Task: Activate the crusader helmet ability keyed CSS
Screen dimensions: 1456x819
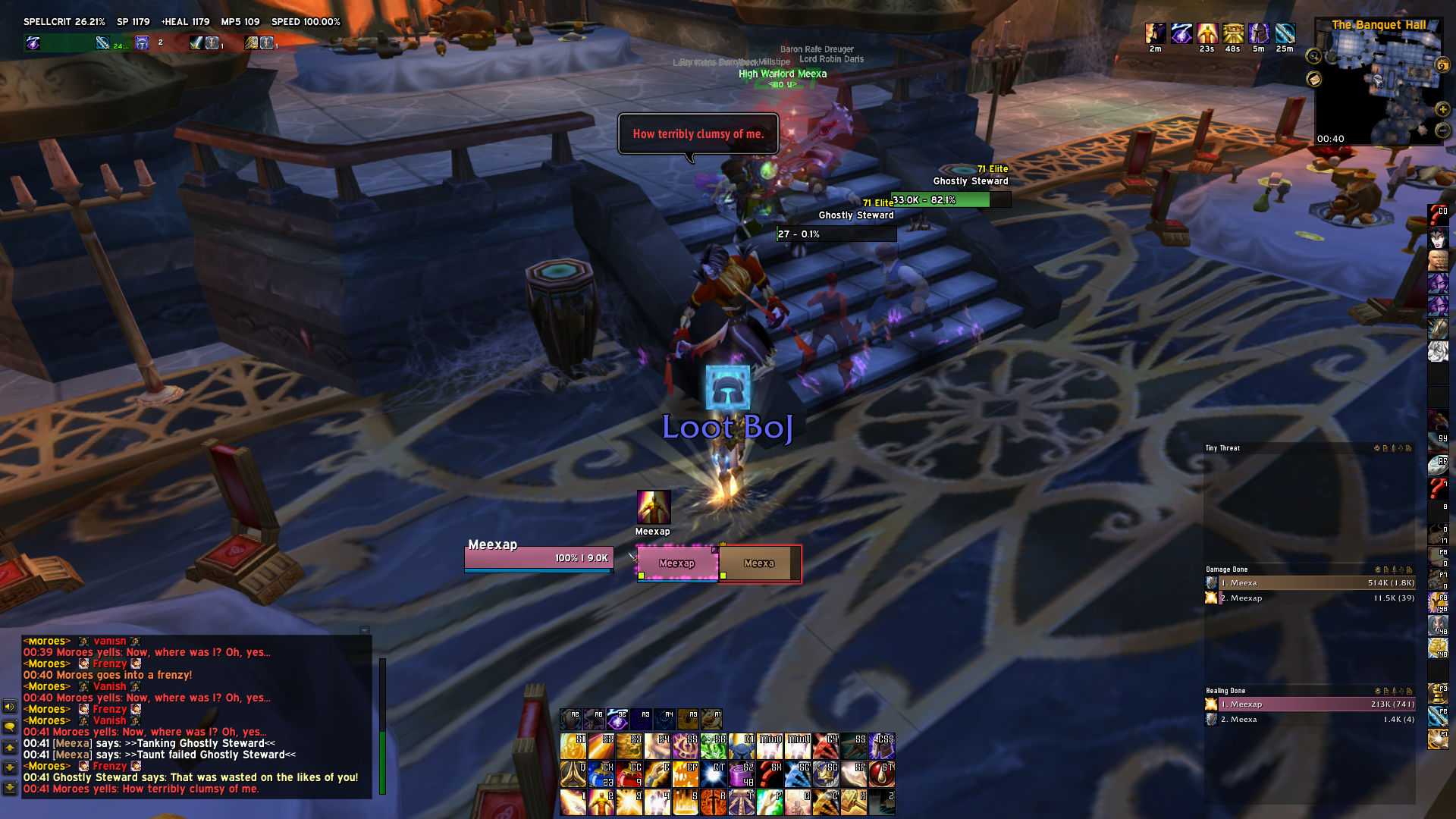Action: tap(882, 746)
